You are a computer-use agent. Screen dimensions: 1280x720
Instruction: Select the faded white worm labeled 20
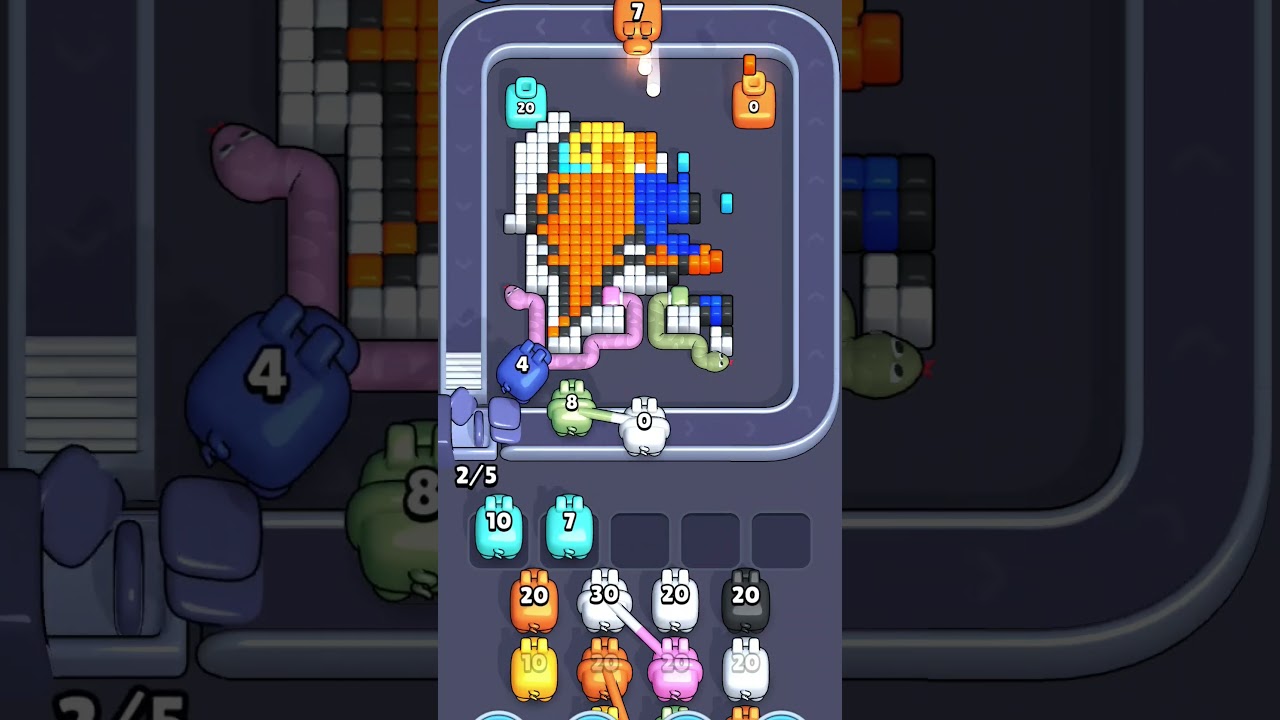[745, 662]
